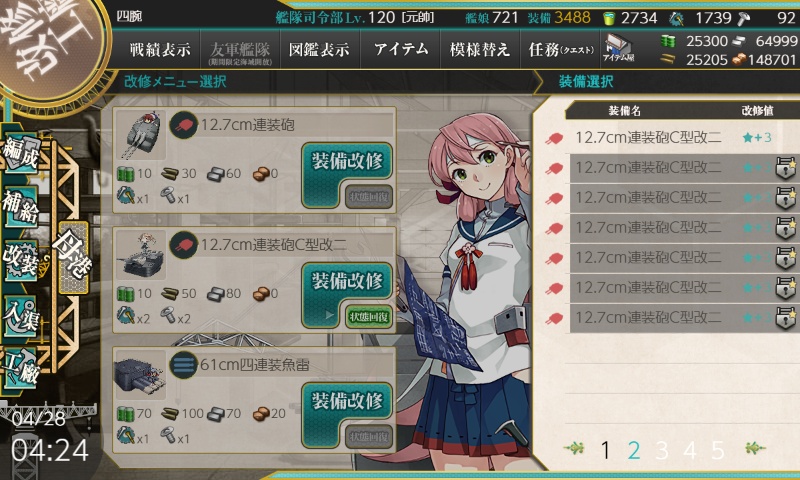Switch to equipment list page 3
Image resolution: width=800 pixels, height=480 pixels.
pos(661,450)
